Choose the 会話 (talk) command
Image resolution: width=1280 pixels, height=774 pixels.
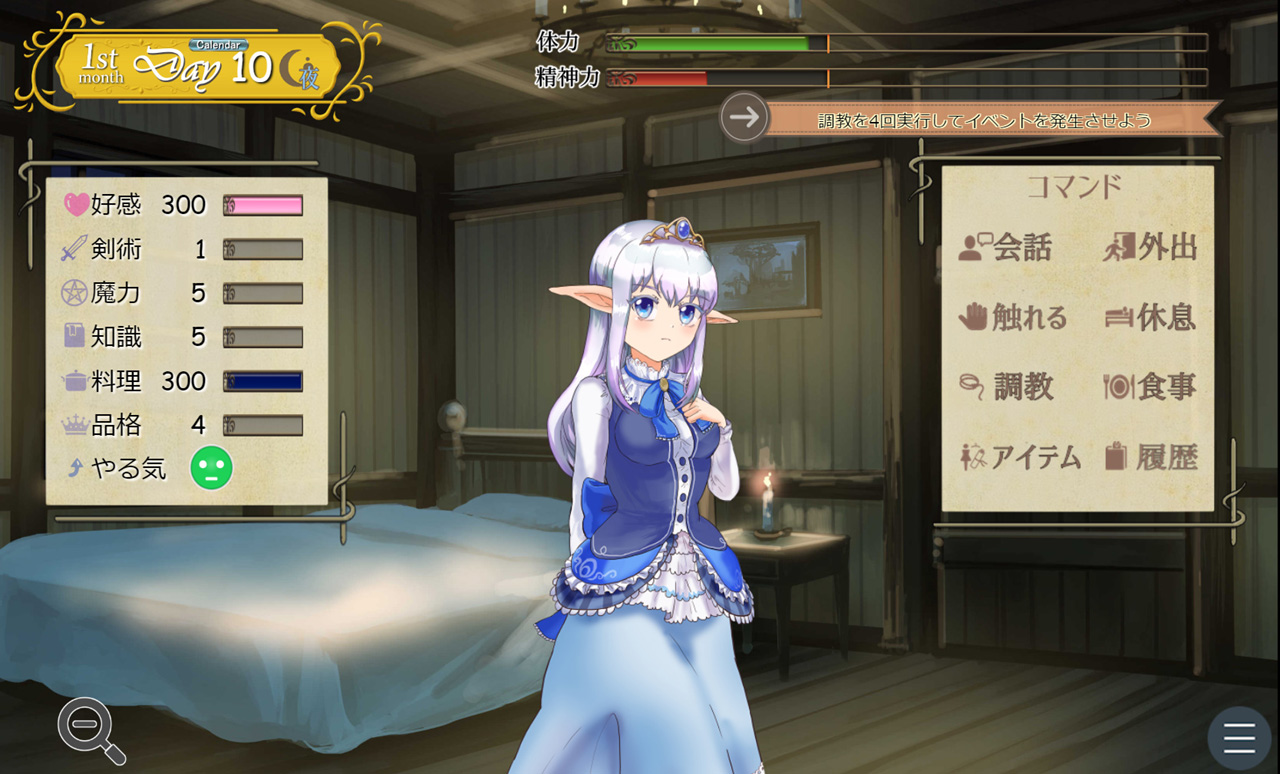1005,247
